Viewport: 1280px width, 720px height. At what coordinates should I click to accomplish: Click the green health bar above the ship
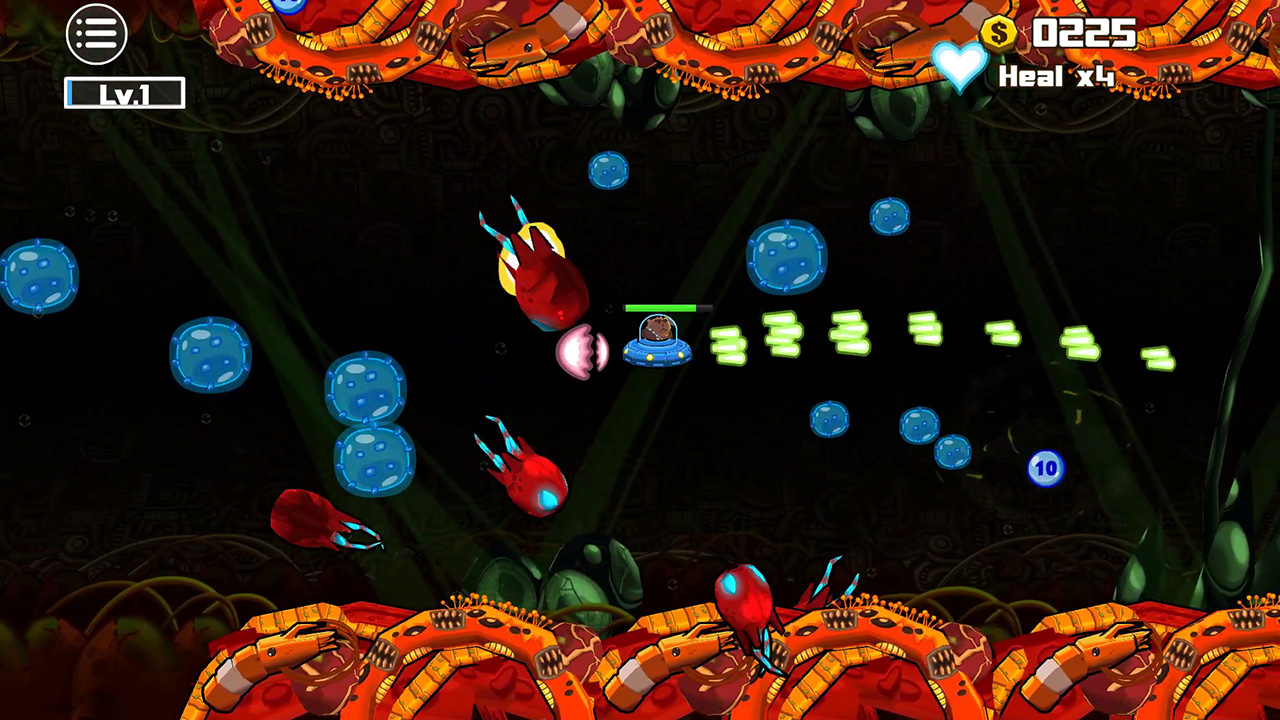666,309
